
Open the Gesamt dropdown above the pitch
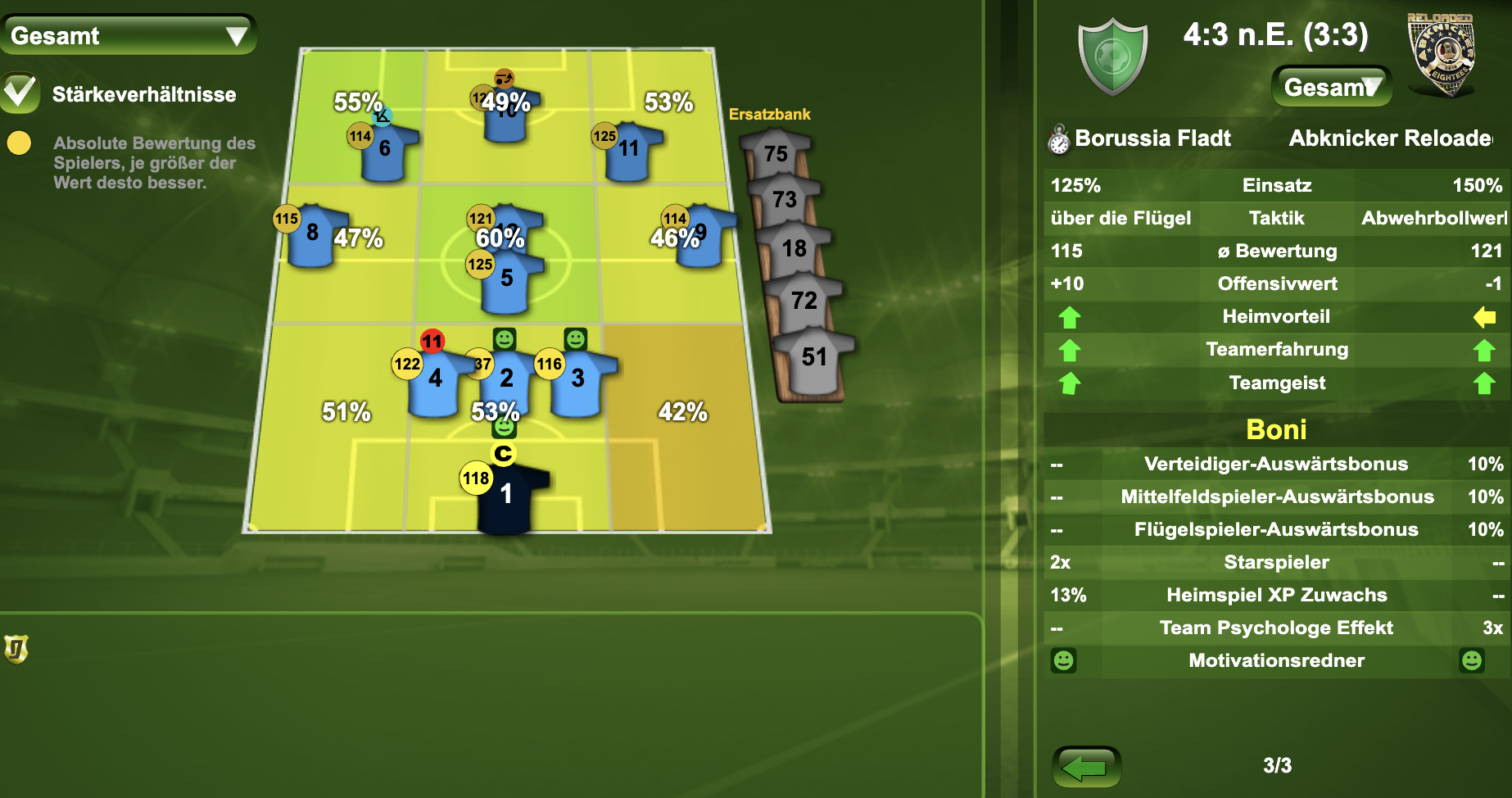click(x=129, y=35)
